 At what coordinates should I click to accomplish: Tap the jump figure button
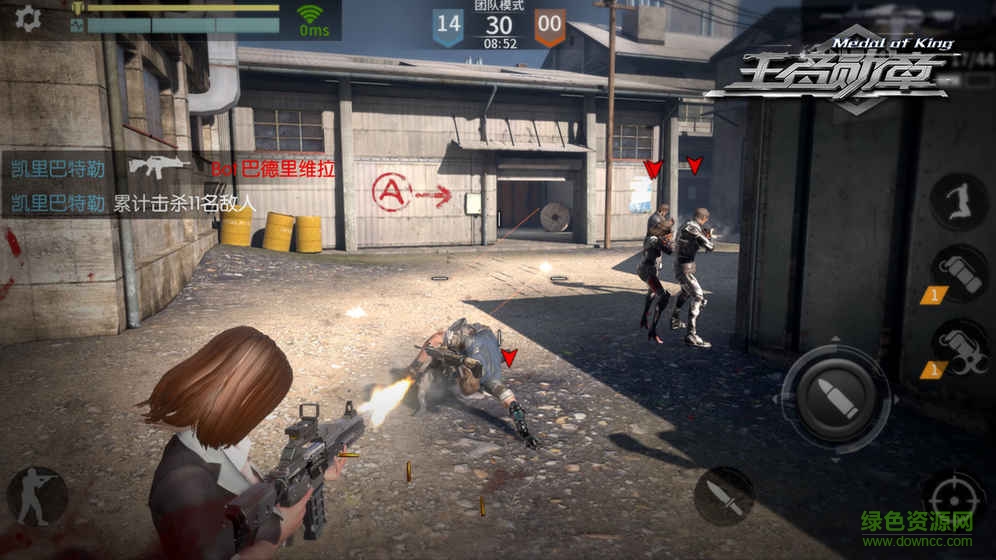click(959, 200)
